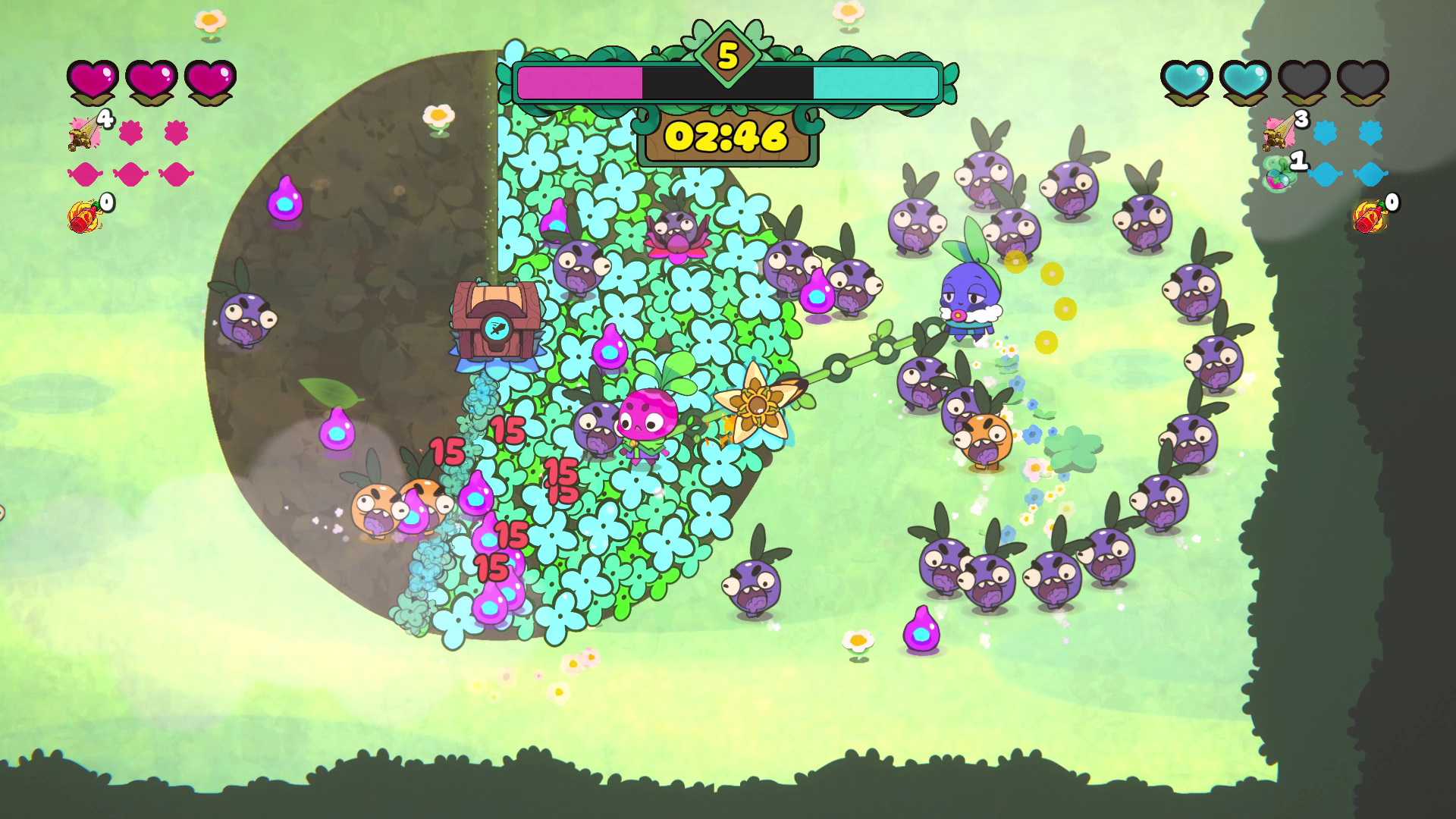This screenshot has height=819, width=1456.
Task: Open the wooden treasure chest
Action: [x=497, y=318]
